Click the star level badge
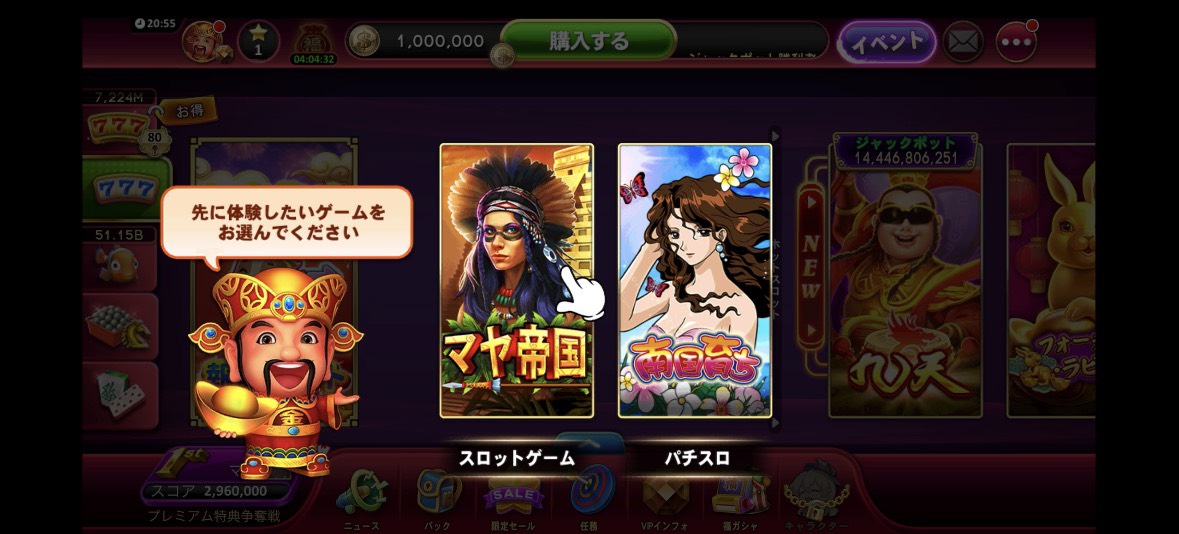The height and width of the screenshot is (534, 1179). [258, 41]
